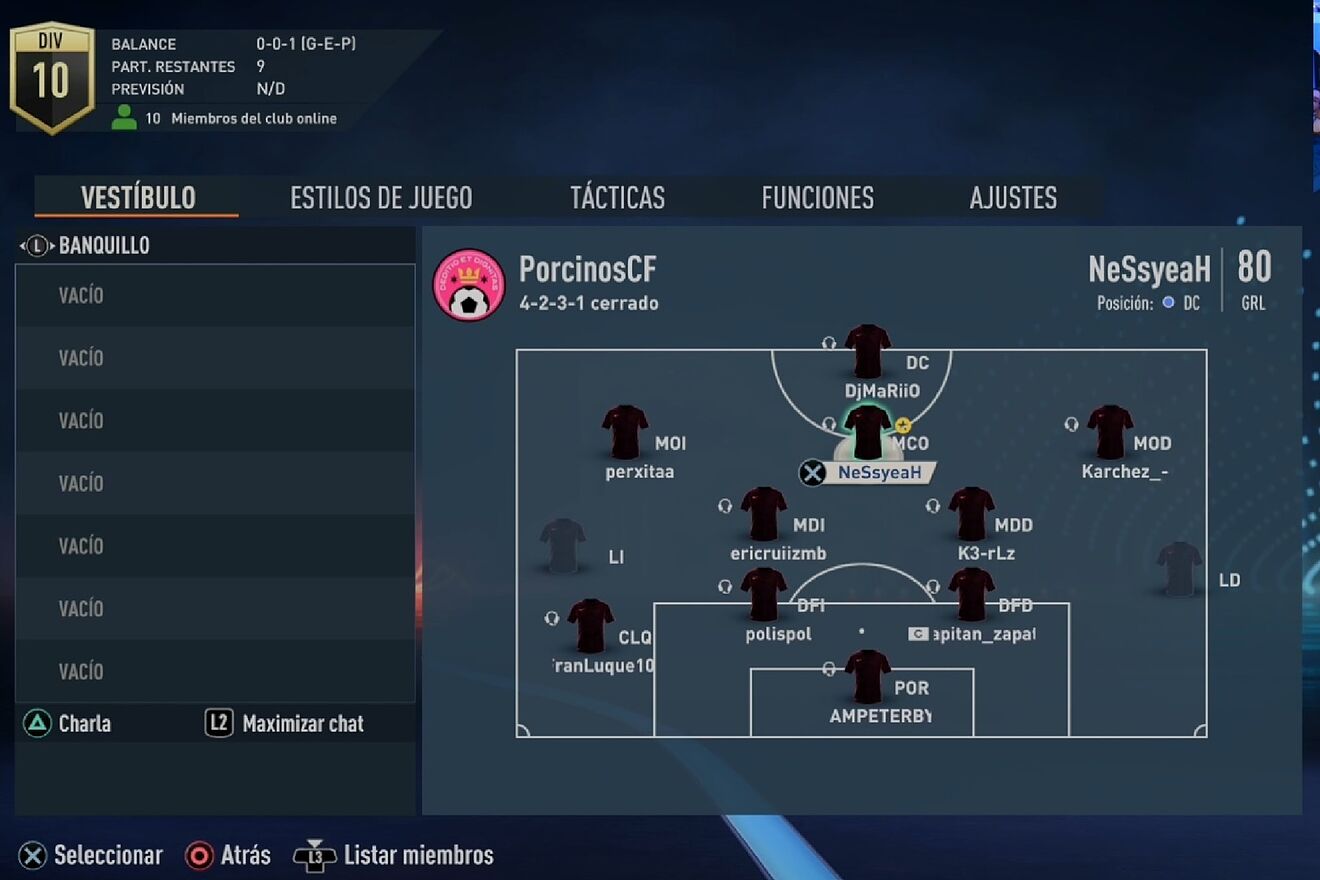This screenshot has width=1320, height=880.
Task: Go to the Funciones tab
Action: (817, 198)
